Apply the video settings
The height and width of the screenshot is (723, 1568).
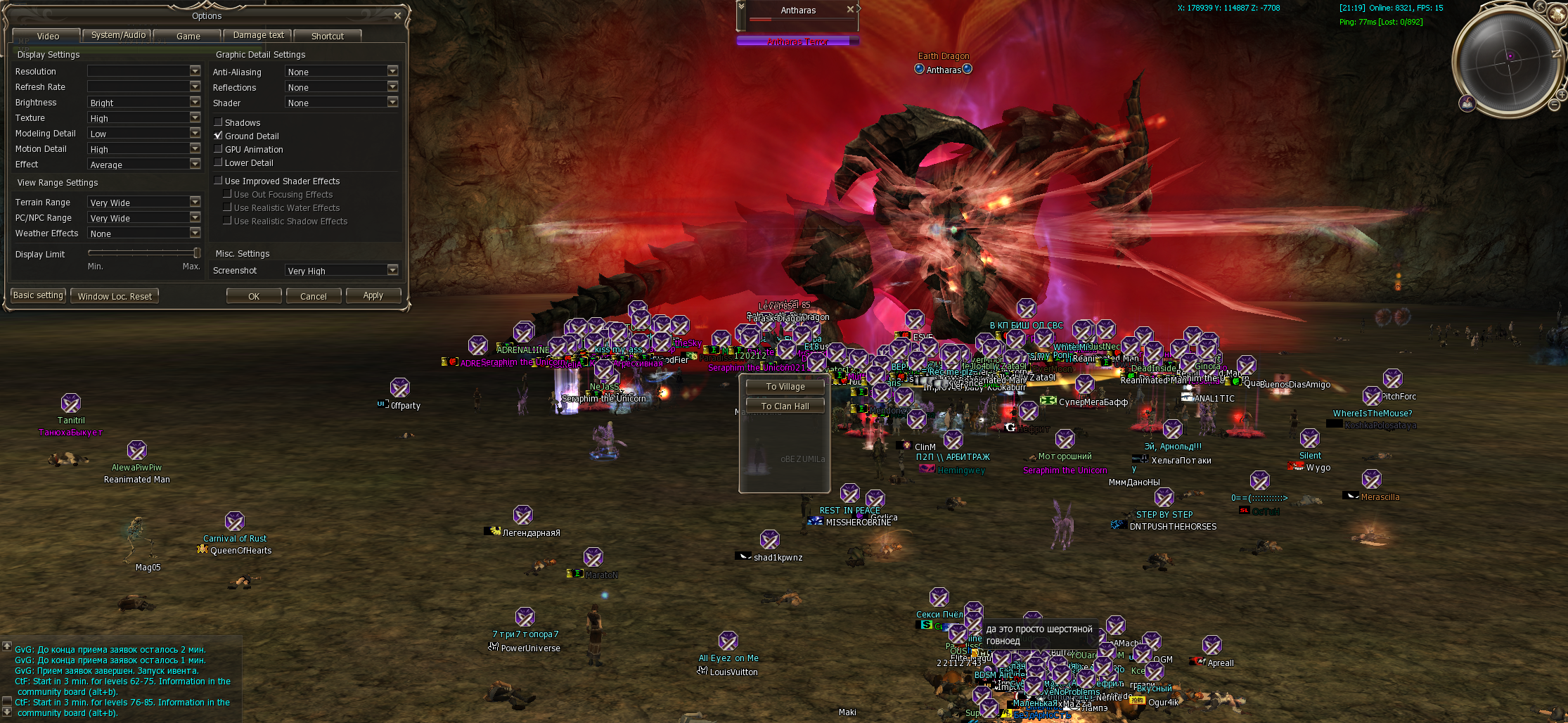tap(373, 295)
